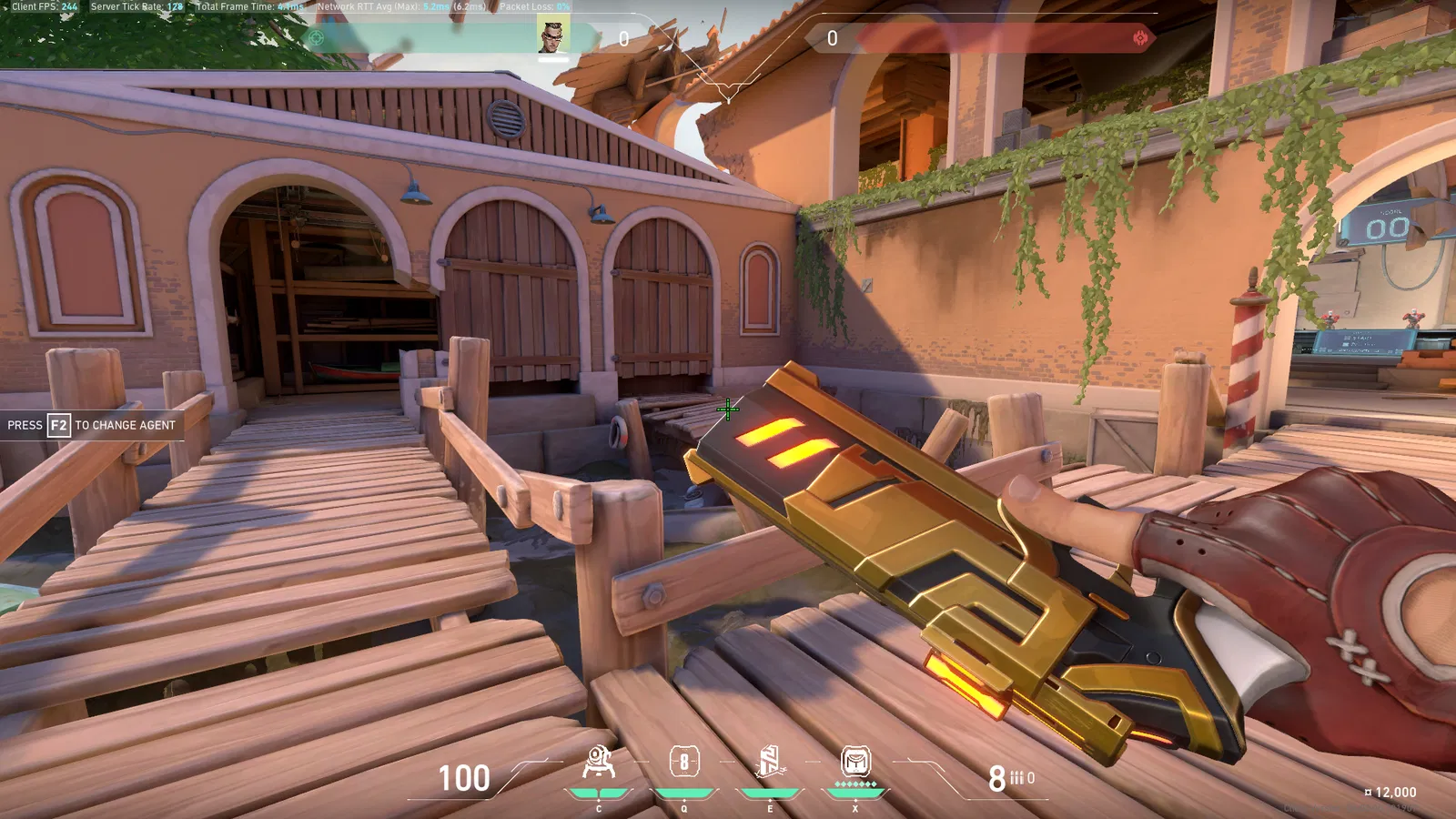The width and height of the screenshot is (1456, 819).
Task: Activate the Trademark trap ability
Action: tap(598, 763)
